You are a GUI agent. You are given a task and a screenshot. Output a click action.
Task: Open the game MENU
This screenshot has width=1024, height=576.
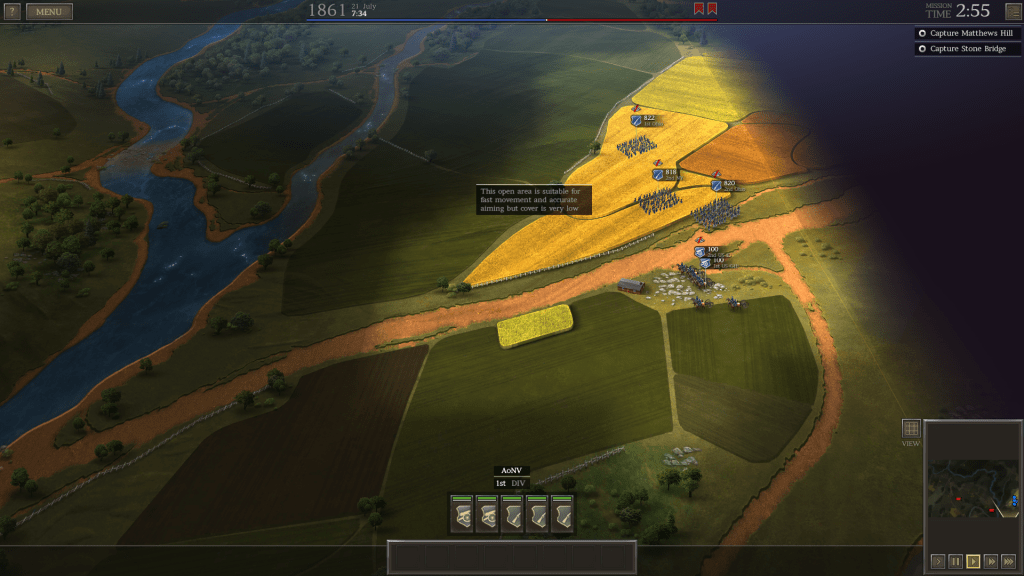tap(48, 12)
